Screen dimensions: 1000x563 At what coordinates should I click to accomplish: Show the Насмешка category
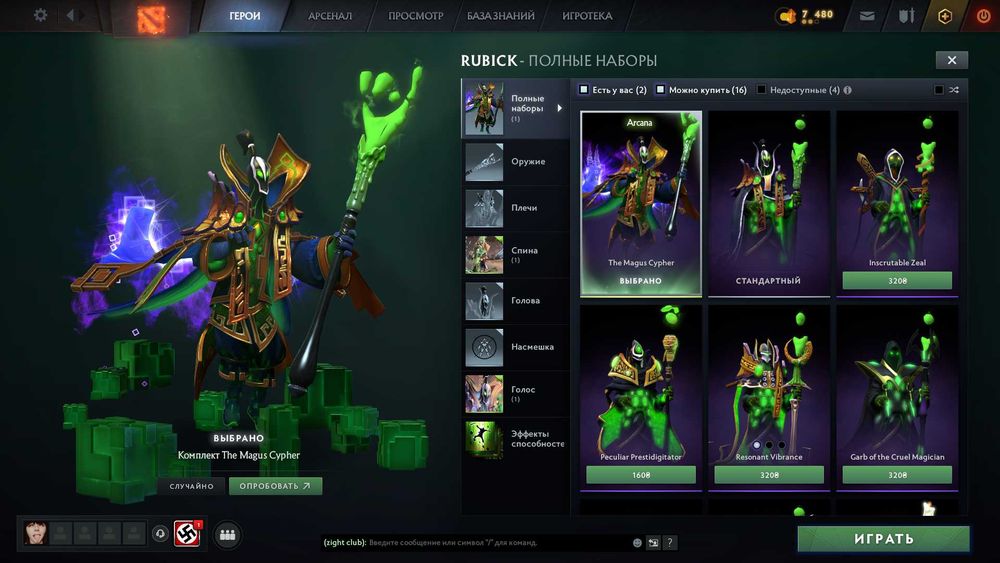[x=515, y=347]
